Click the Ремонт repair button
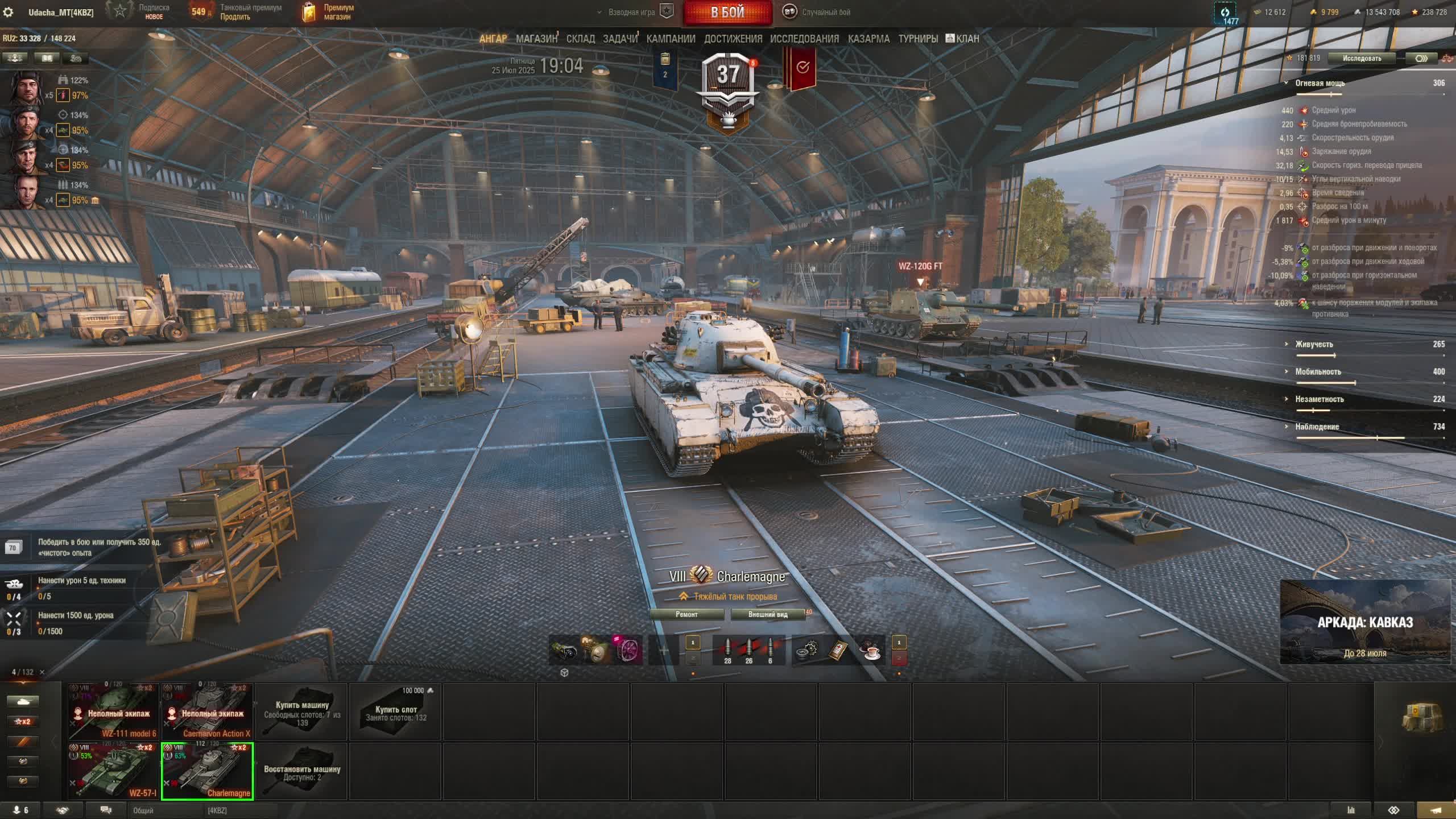 [x=686, y=614]
